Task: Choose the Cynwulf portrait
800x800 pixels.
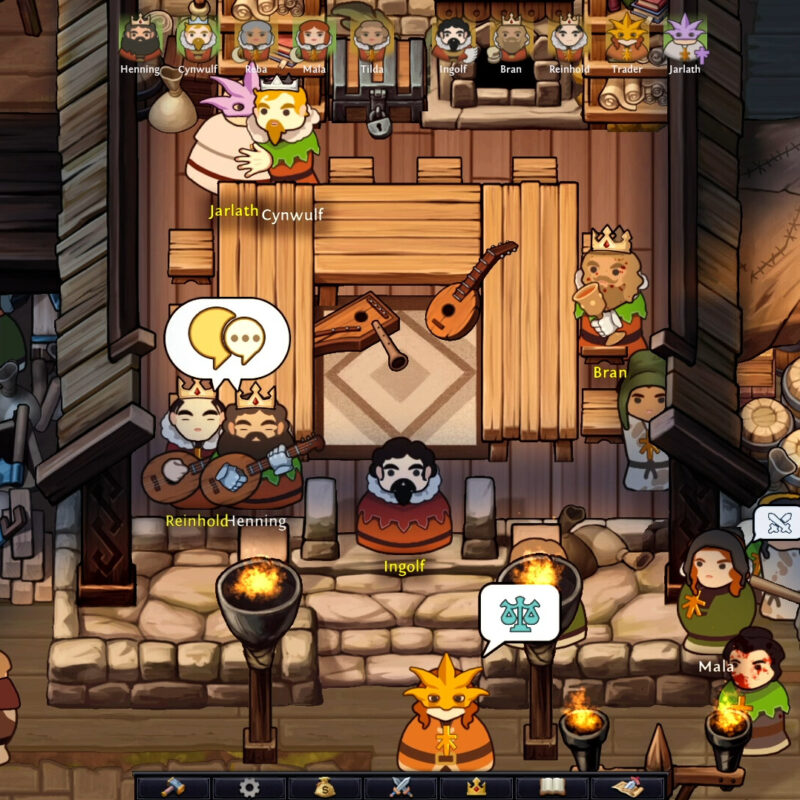Action: 197,40
